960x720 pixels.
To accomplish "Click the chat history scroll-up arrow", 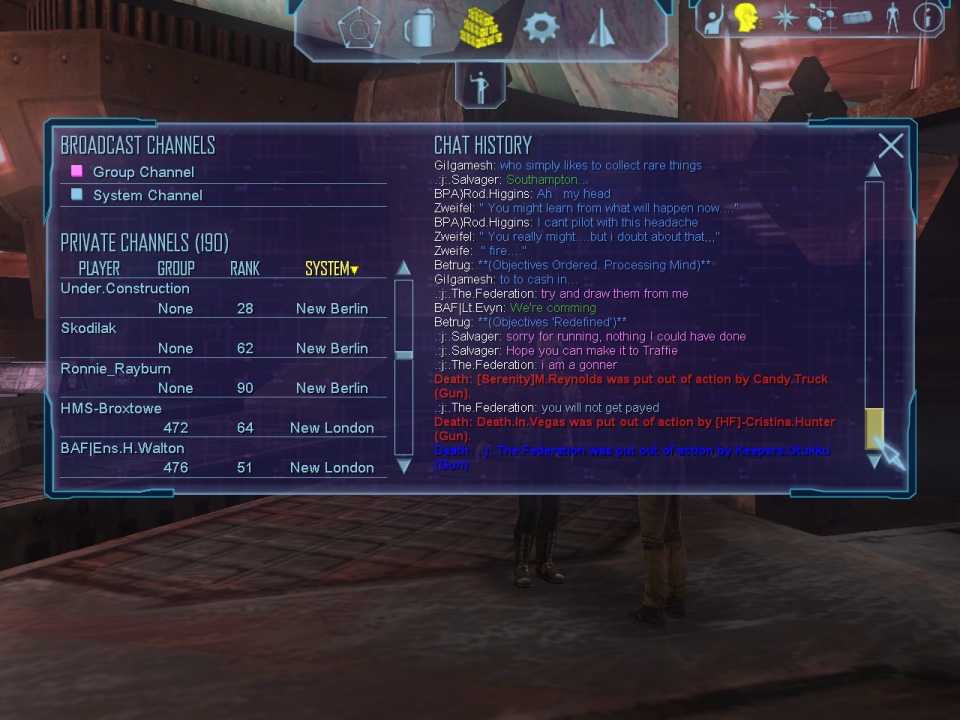I will click(874, 170).
